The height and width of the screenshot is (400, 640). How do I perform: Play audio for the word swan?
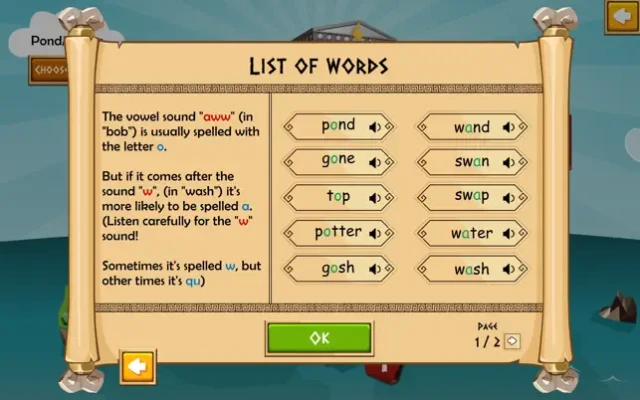508,162
